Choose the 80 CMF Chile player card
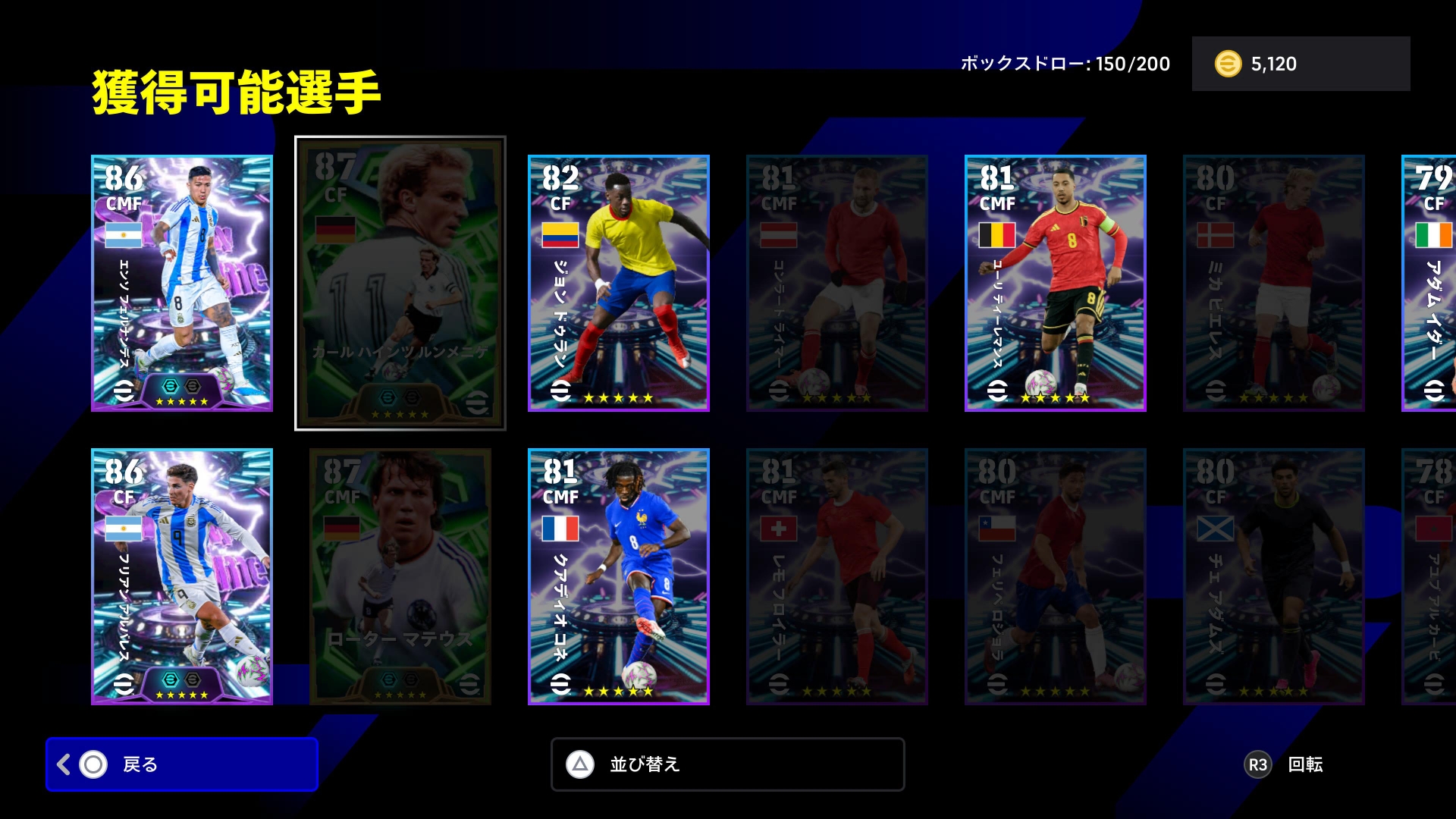Image resolution: width=1456 pixels, height=819 pixels. [x=1056, y=577]
